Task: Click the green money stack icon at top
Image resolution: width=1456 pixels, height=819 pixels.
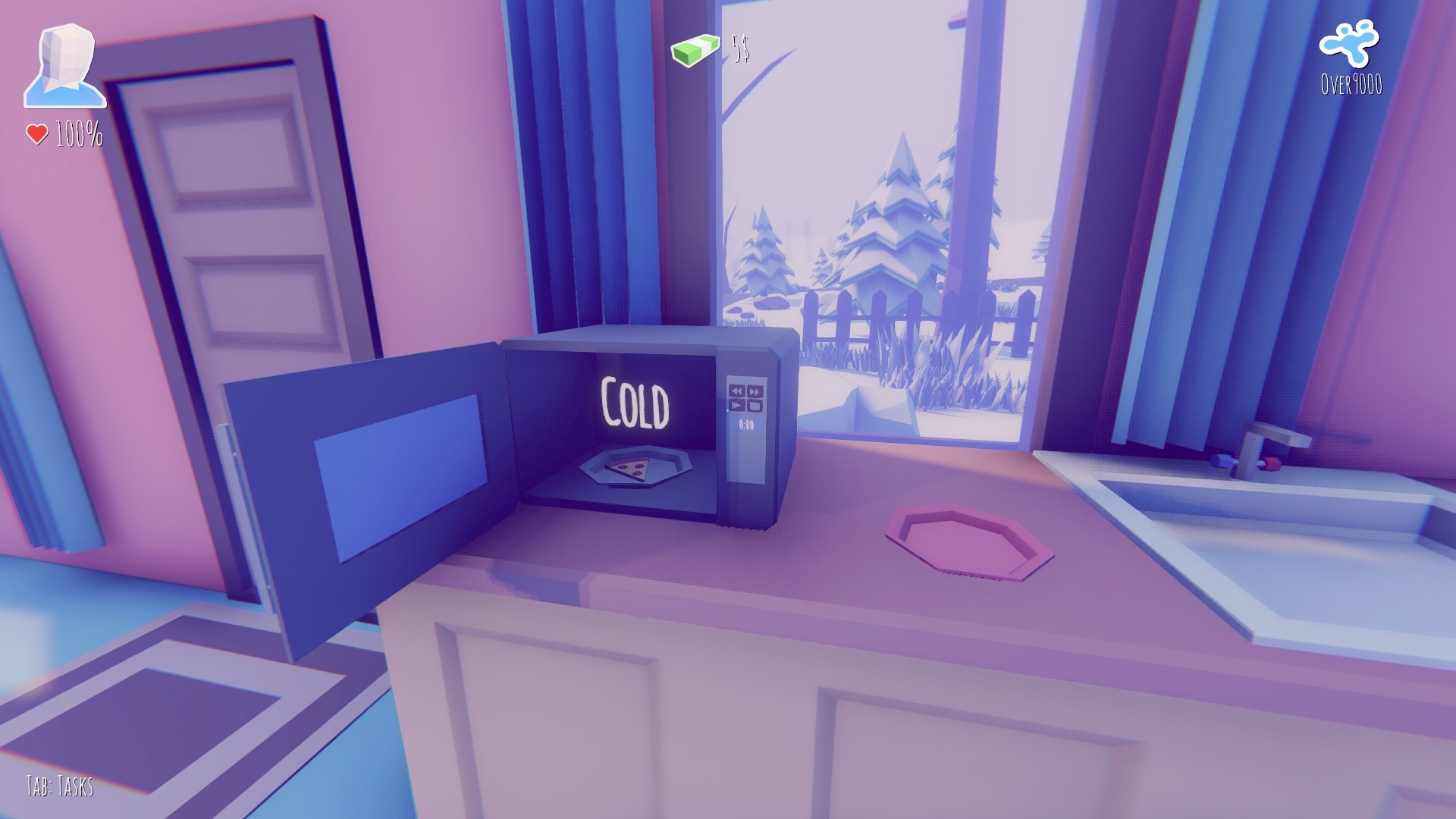Action: tap(695, 50)
